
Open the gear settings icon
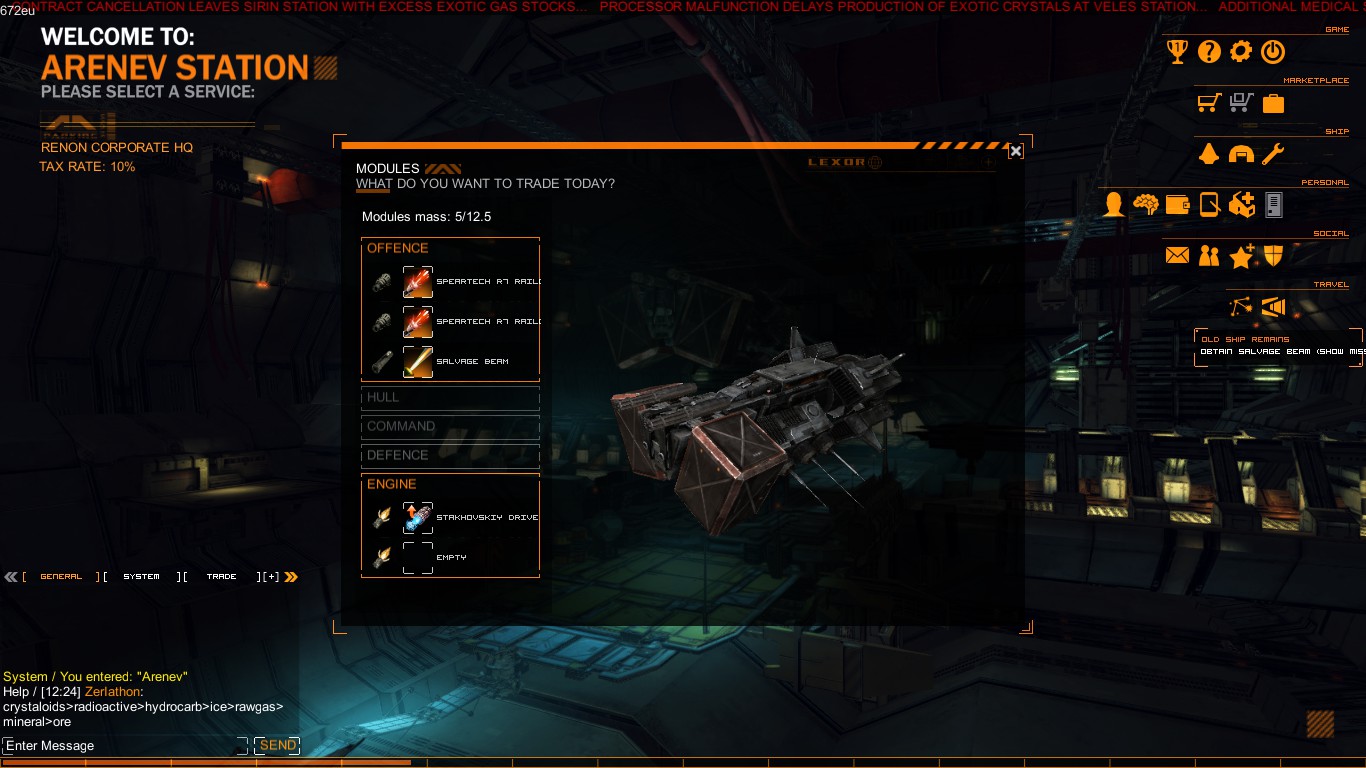pyautogui.click(x=1240, y=52)
